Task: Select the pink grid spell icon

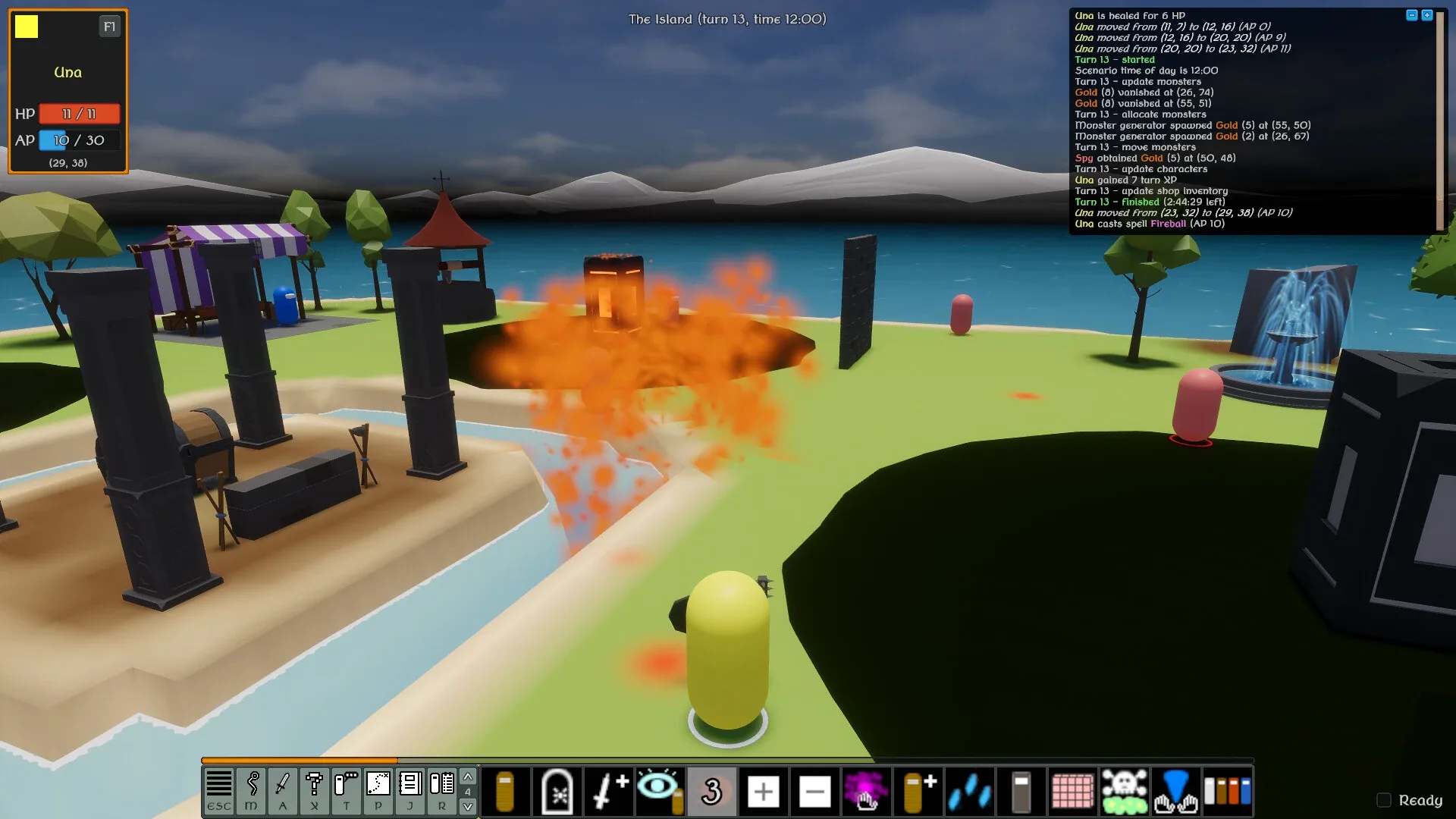Action: 1072,791
